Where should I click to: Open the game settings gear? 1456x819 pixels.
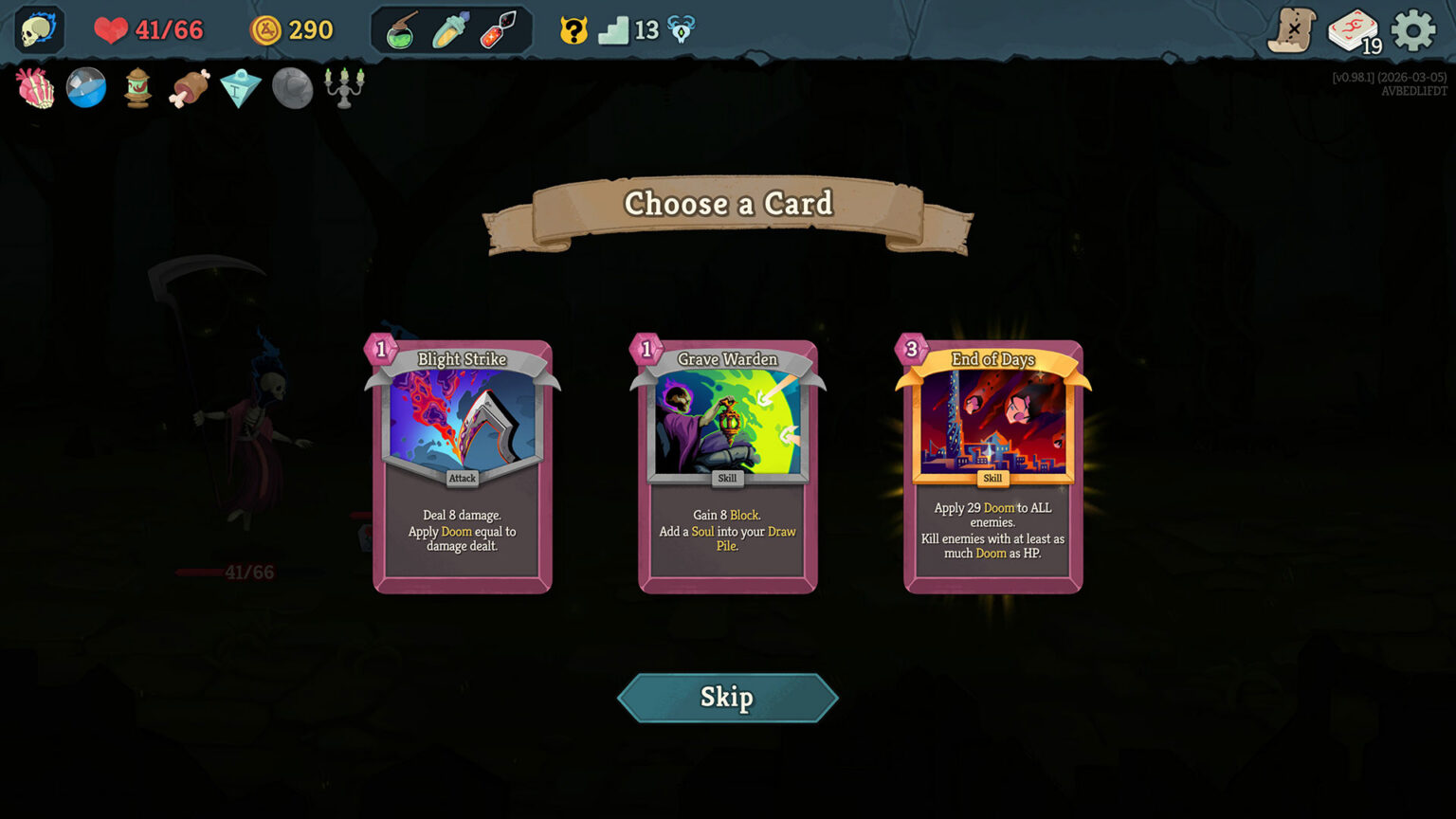coord(1413,29)
